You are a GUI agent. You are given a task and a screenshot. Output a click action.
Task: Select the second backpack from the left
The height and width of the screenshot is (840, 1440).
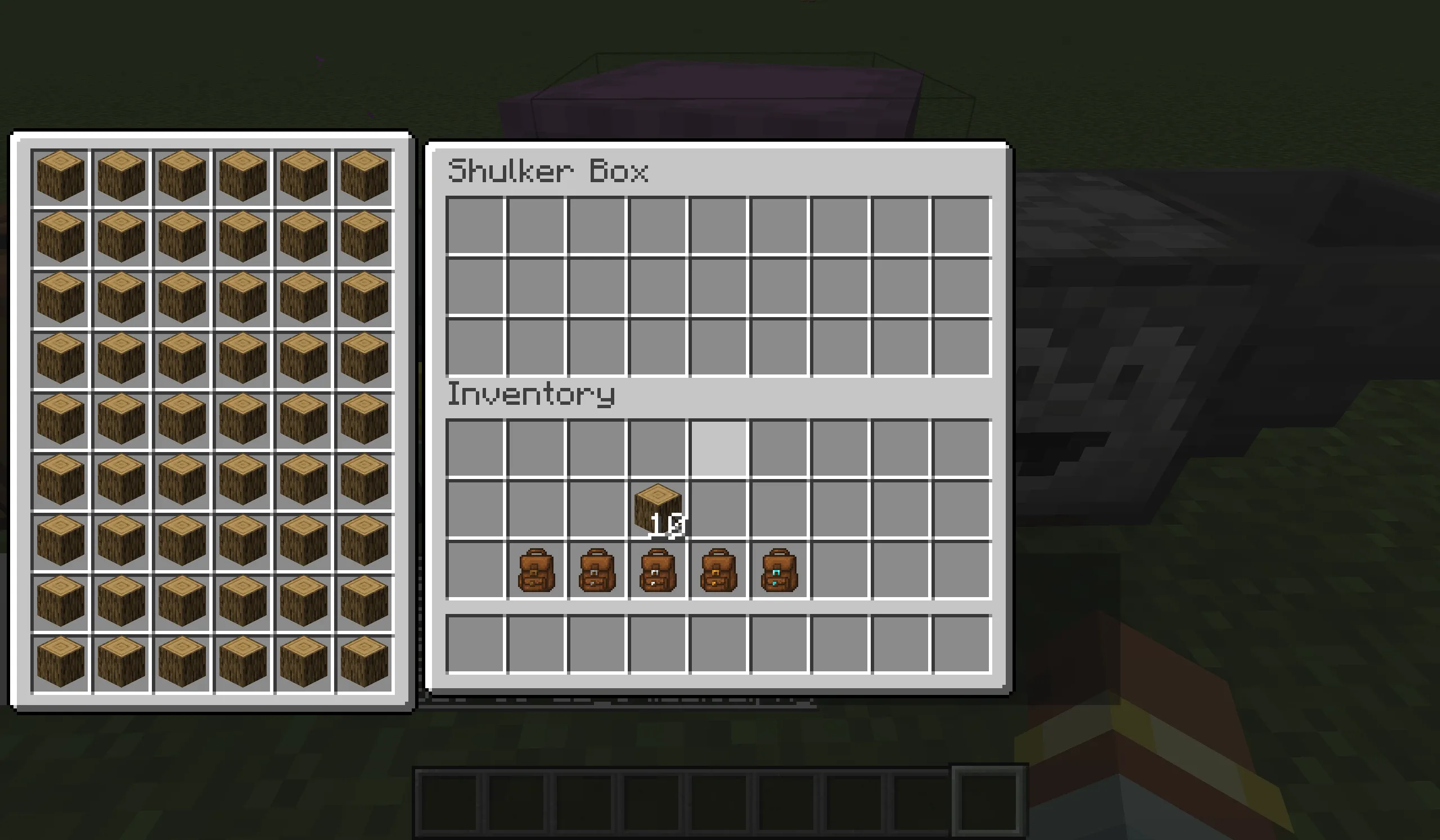coord(596,568)
